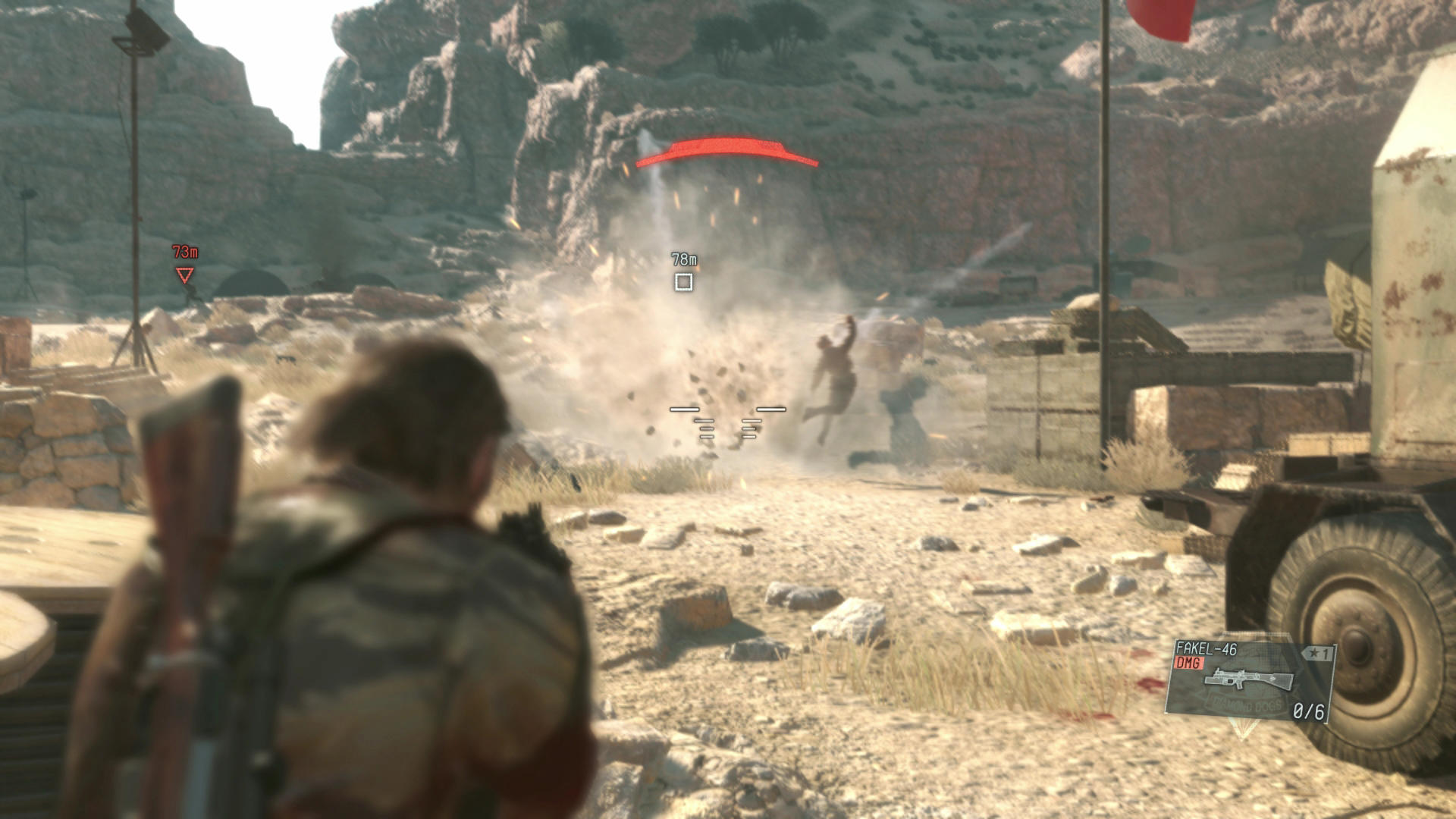Toggle the DMG warning badge

(1191, 661)
